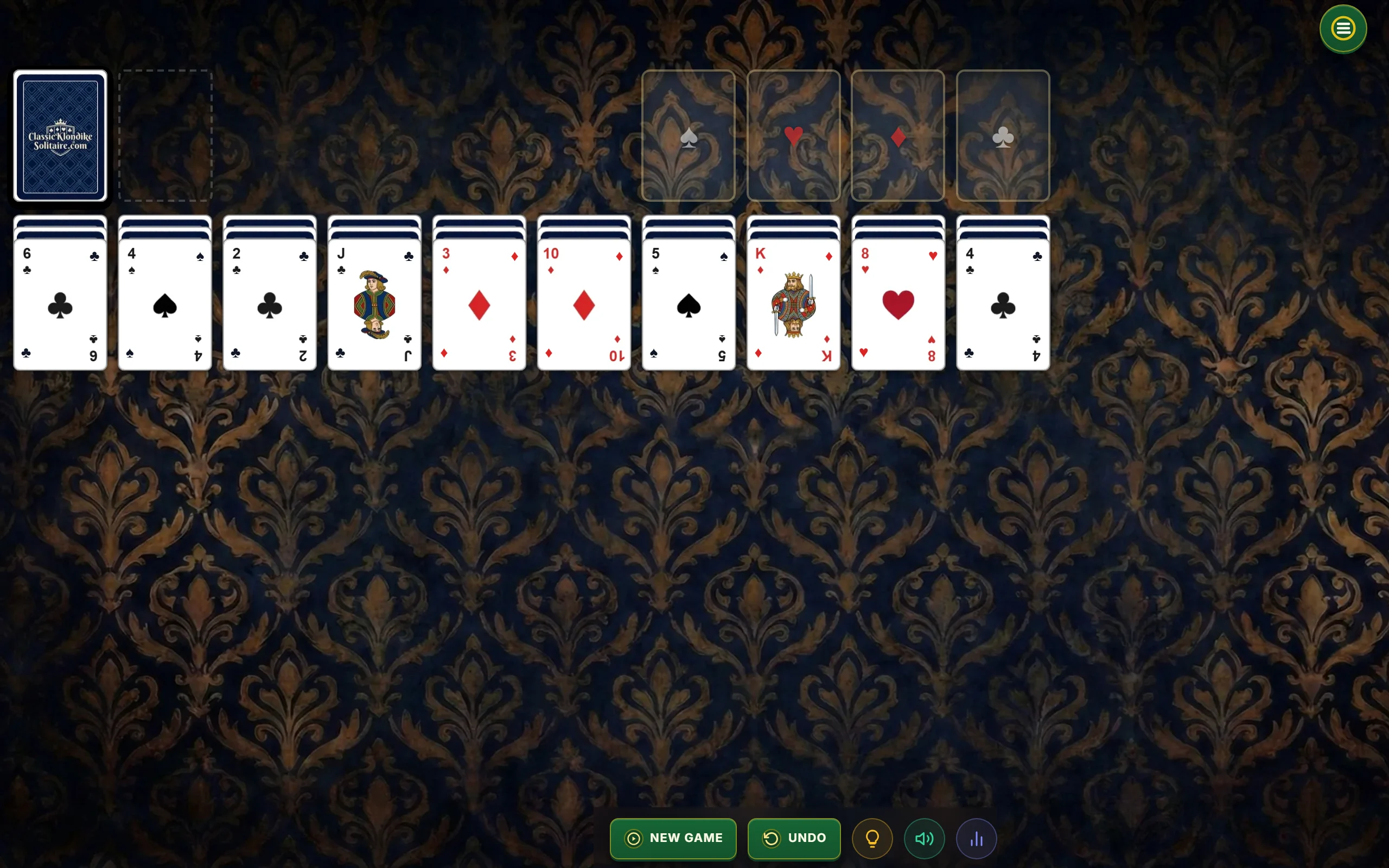This screenshot has width=1389, height=868.
Task: Show a hint with the lightbulb button
Action: (x=872, y=839)
